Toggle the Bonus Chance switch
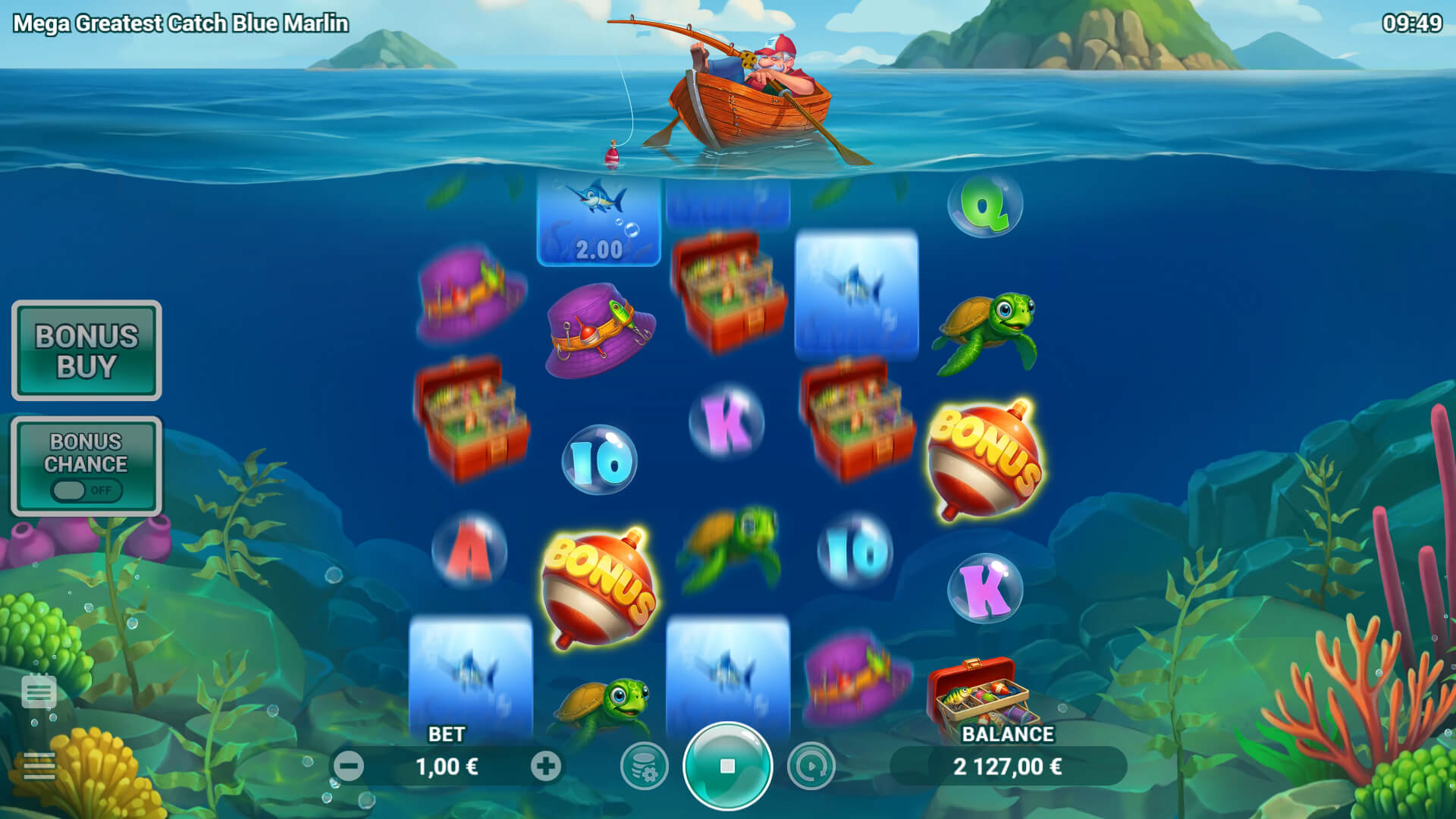 86,490
